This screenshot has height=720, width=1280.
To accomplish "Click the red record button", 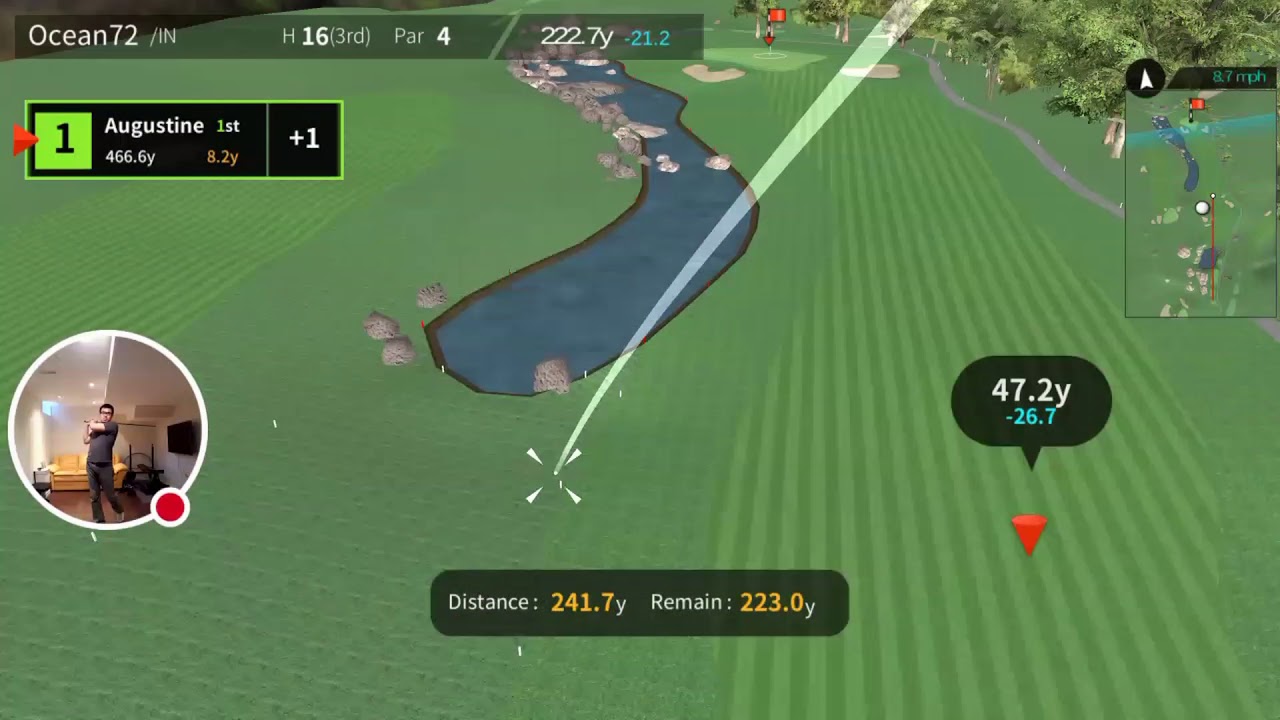I will pos(170,508).
